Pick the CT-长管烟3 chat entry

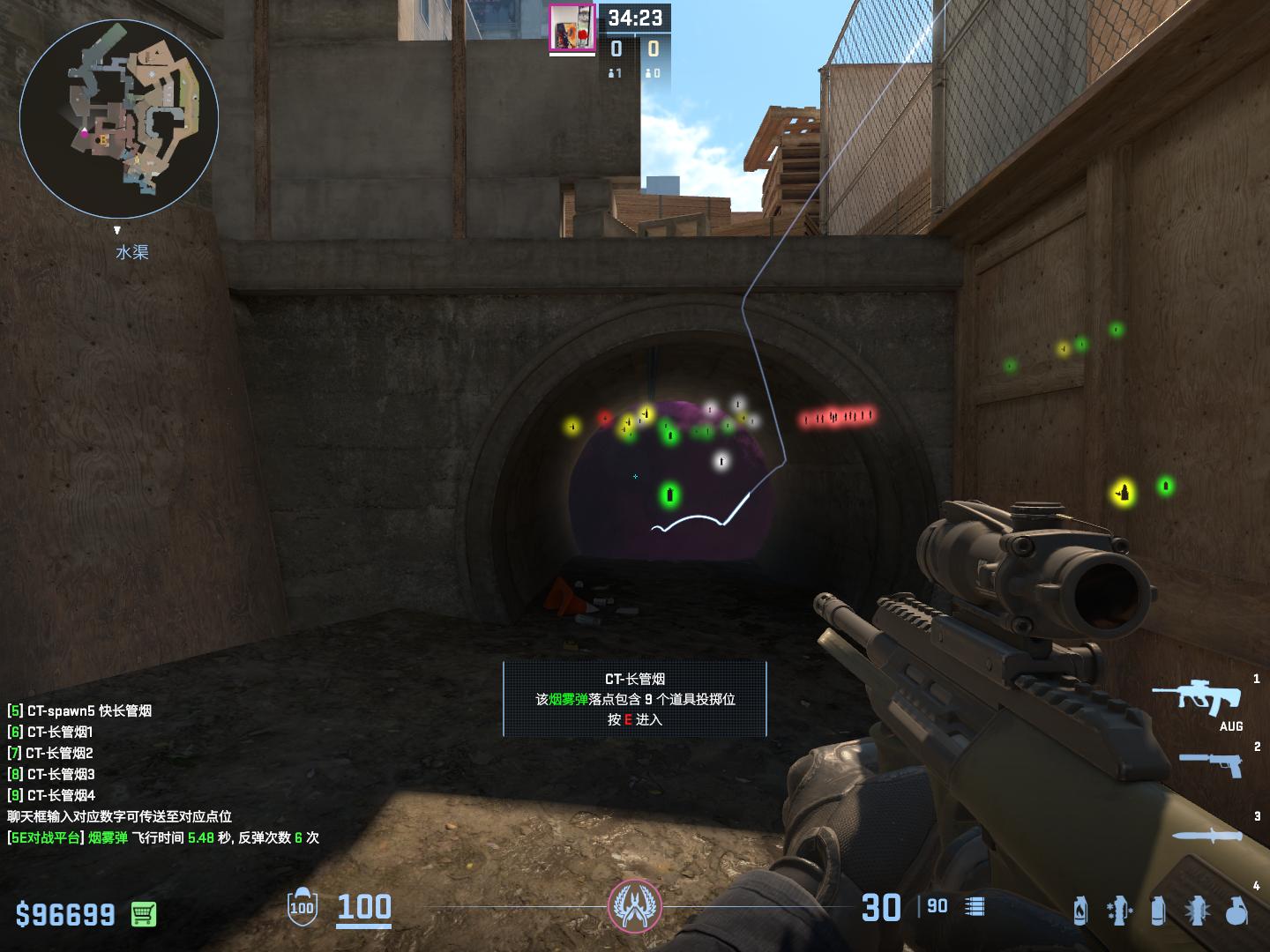[51, 774]
